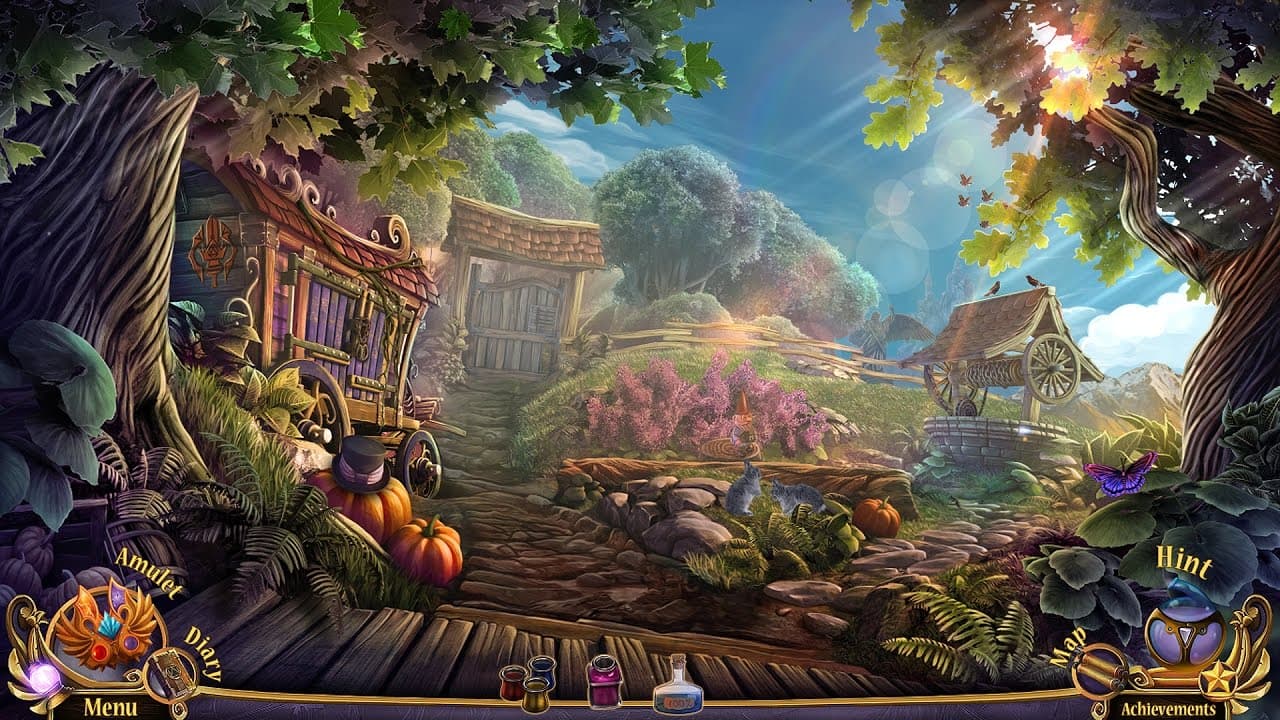
Task: Pick the blue jar from the inventory bar
Action: [543, 672]
